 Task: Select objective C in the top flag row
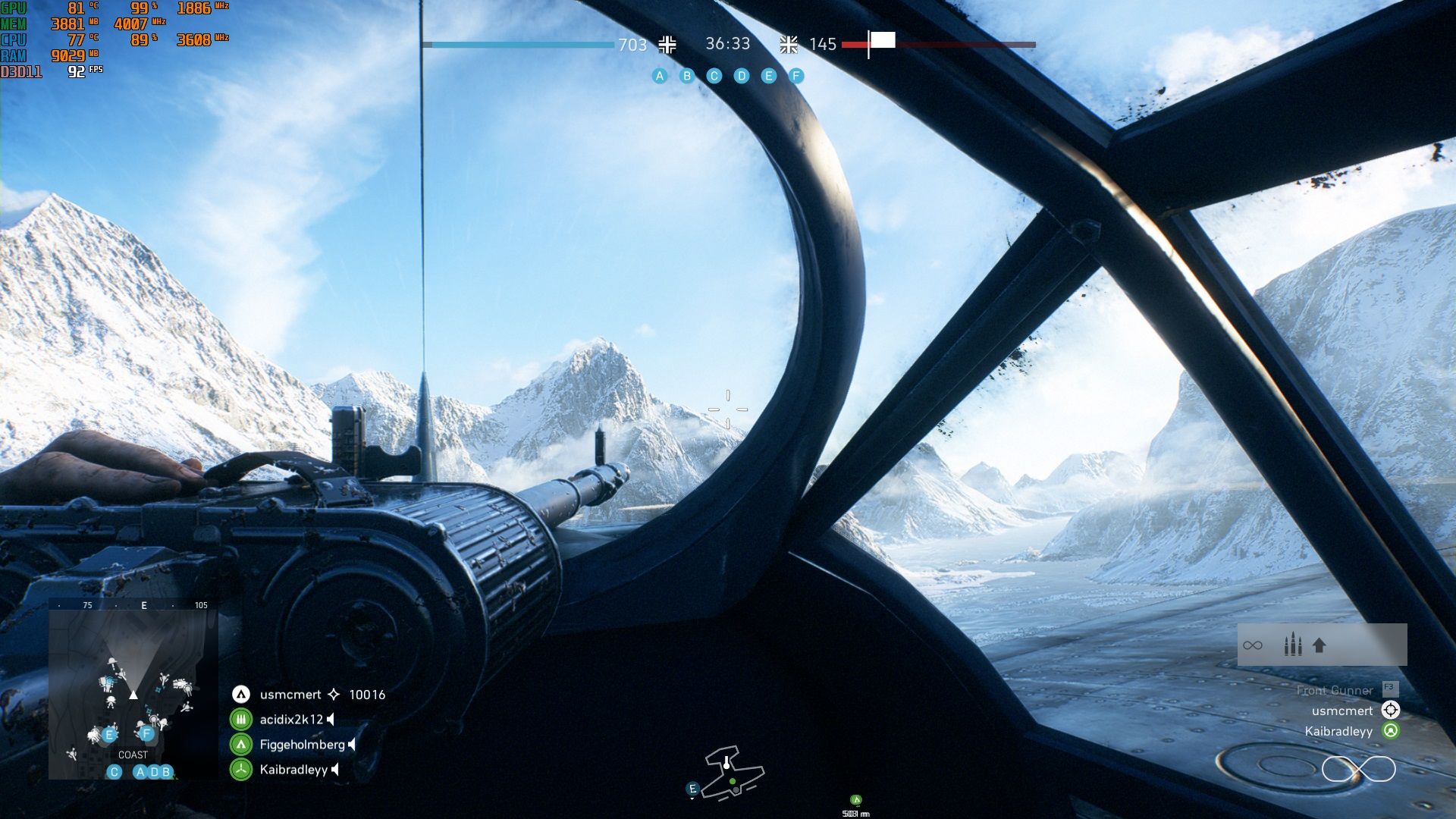coord(714,76)
